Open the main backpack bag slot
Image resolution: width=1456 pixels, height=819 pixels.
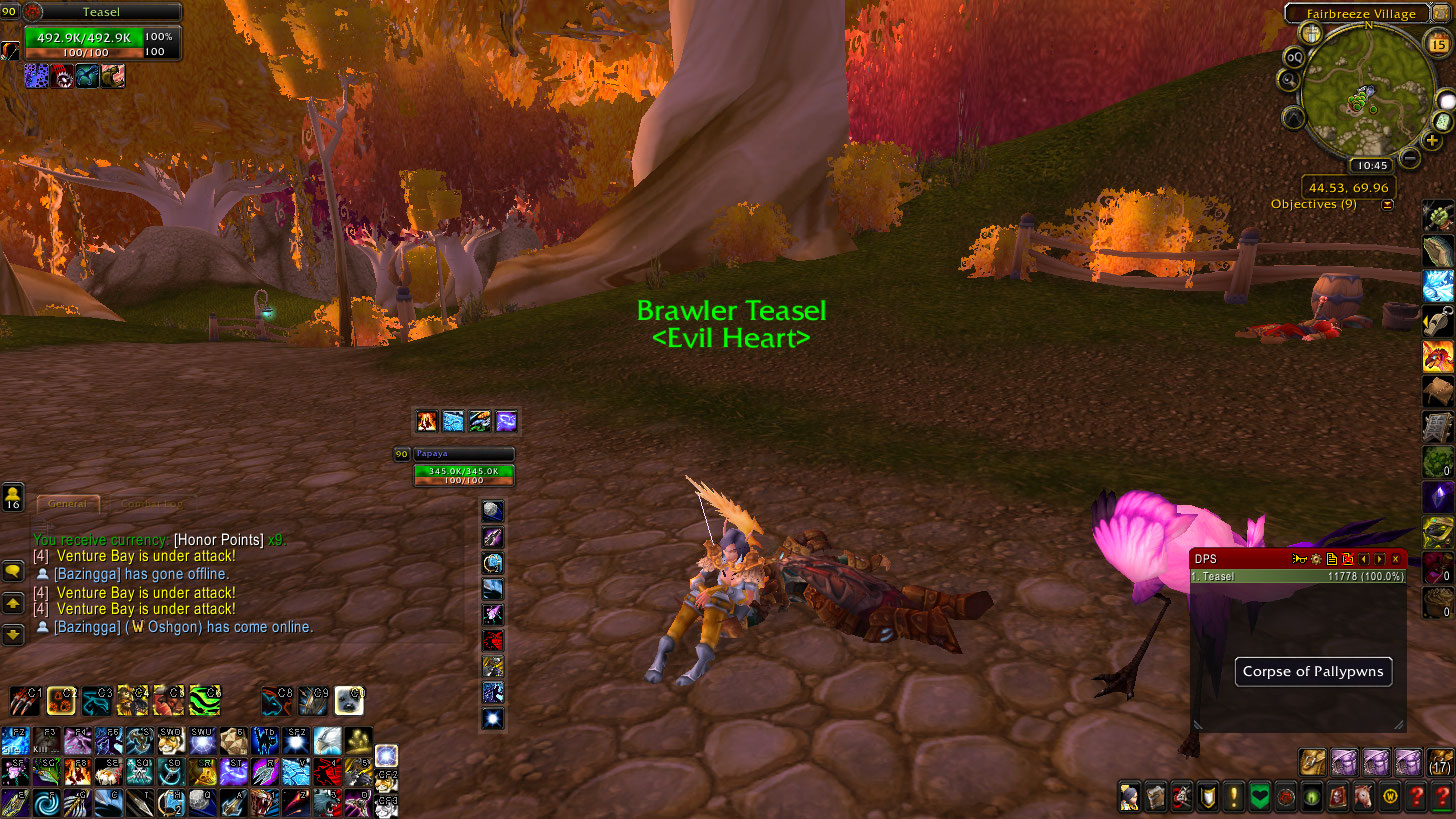pos(1440,763)
